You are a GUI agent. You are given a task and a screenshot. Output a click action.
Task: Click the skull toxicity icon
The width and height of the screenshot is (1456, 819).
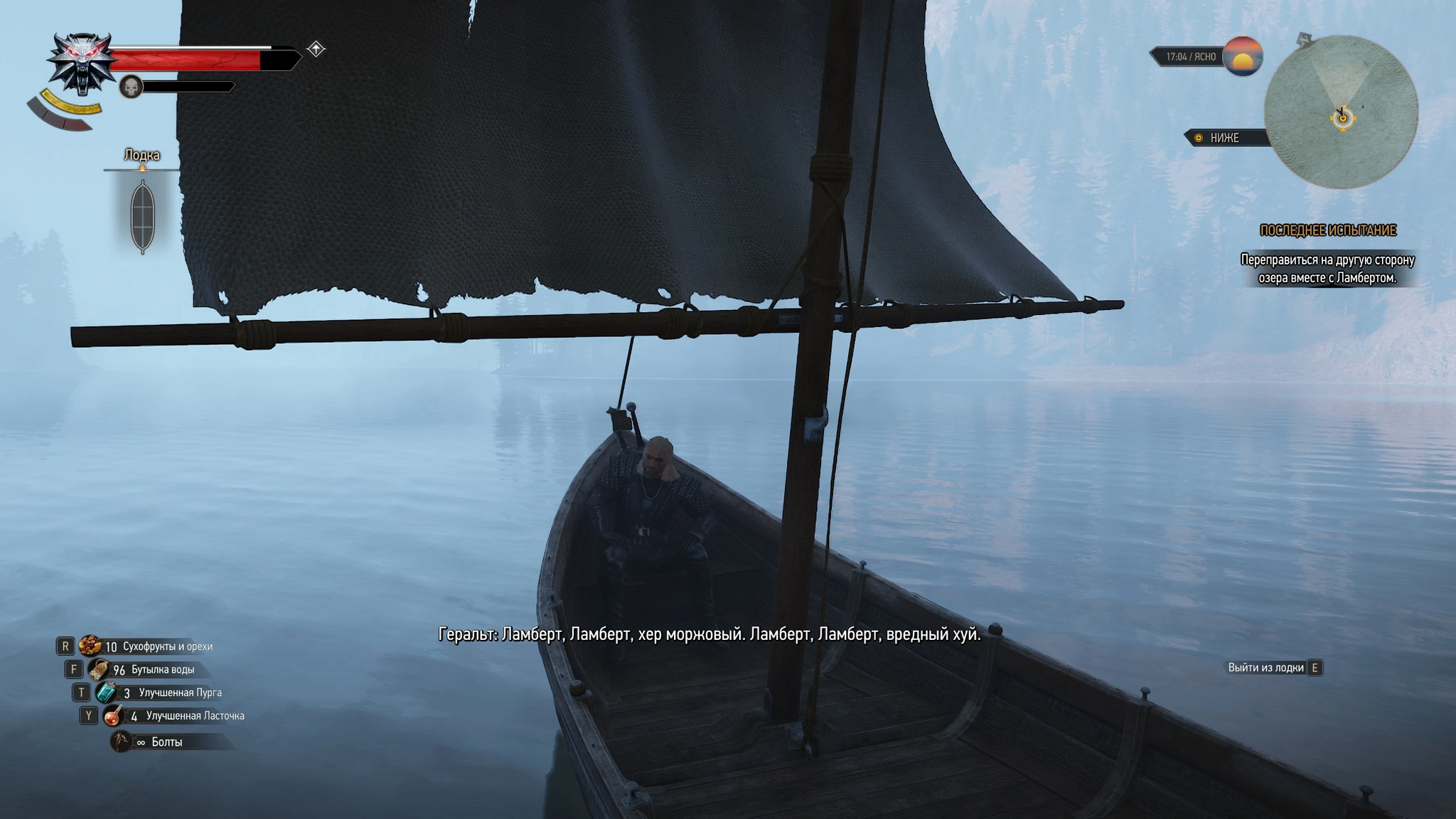click(131, 87)
